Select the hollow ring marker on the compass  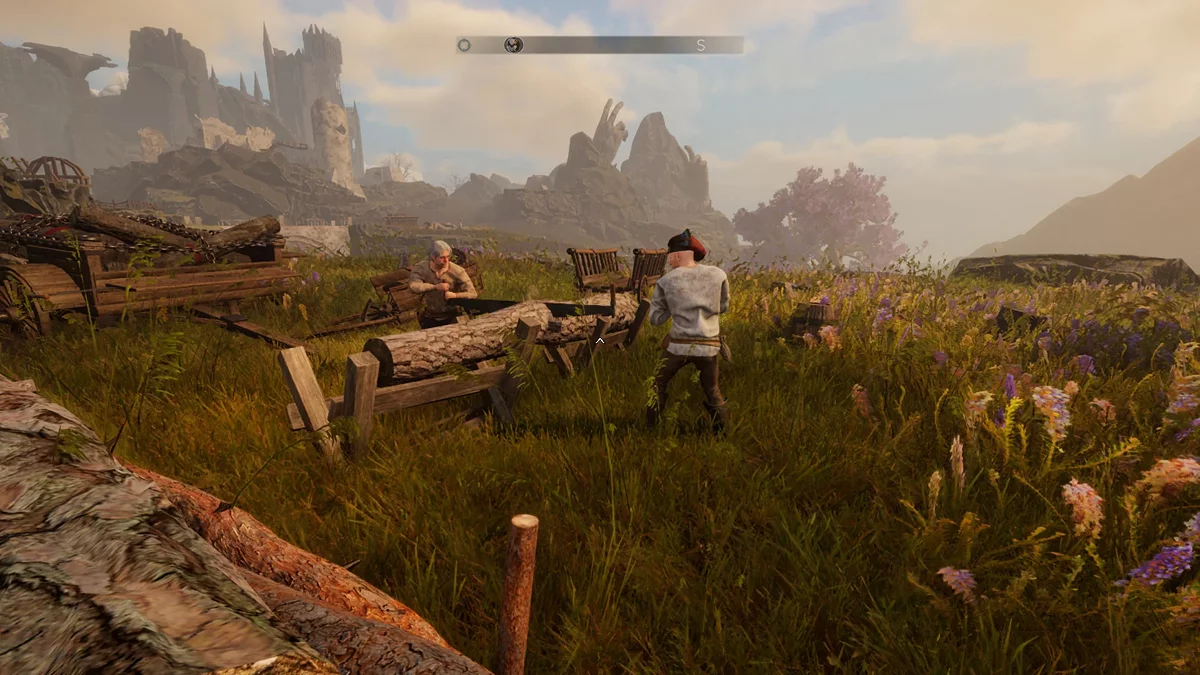tap(464, 45)
